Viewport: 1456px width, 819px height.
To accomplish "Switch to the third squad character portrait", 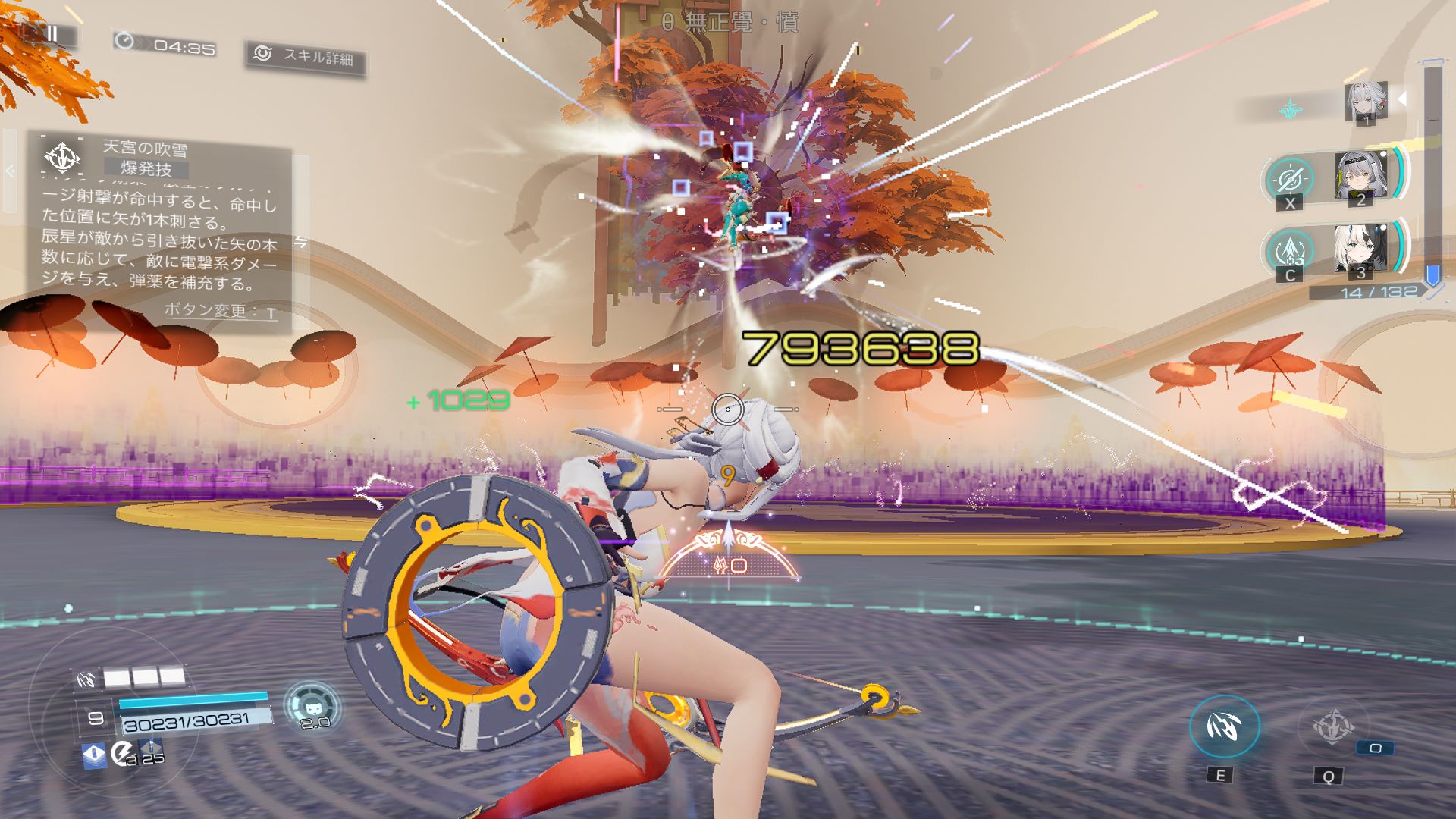I will [1360, 249].
